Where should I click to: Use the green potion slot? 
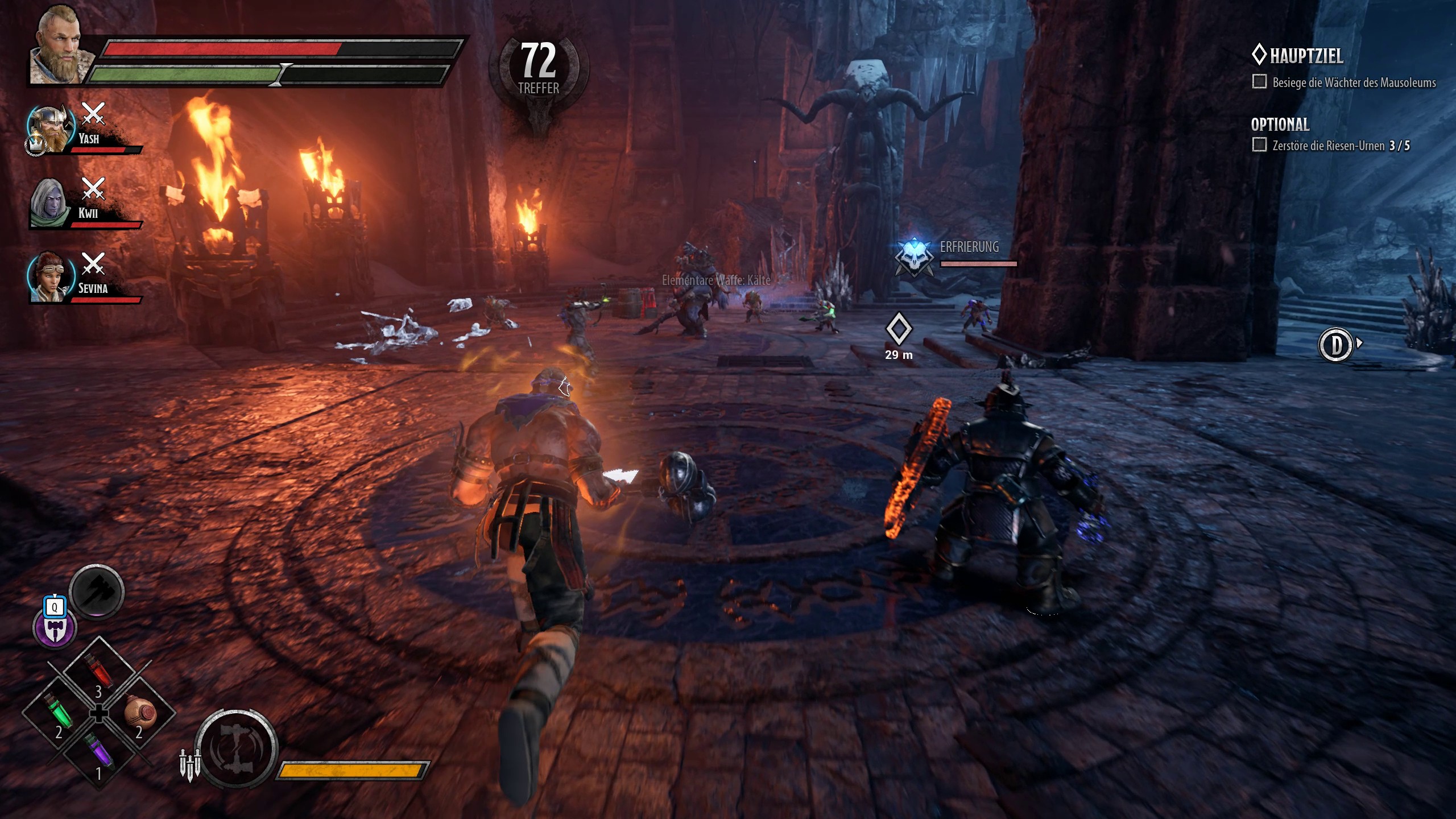coord(59,714)
